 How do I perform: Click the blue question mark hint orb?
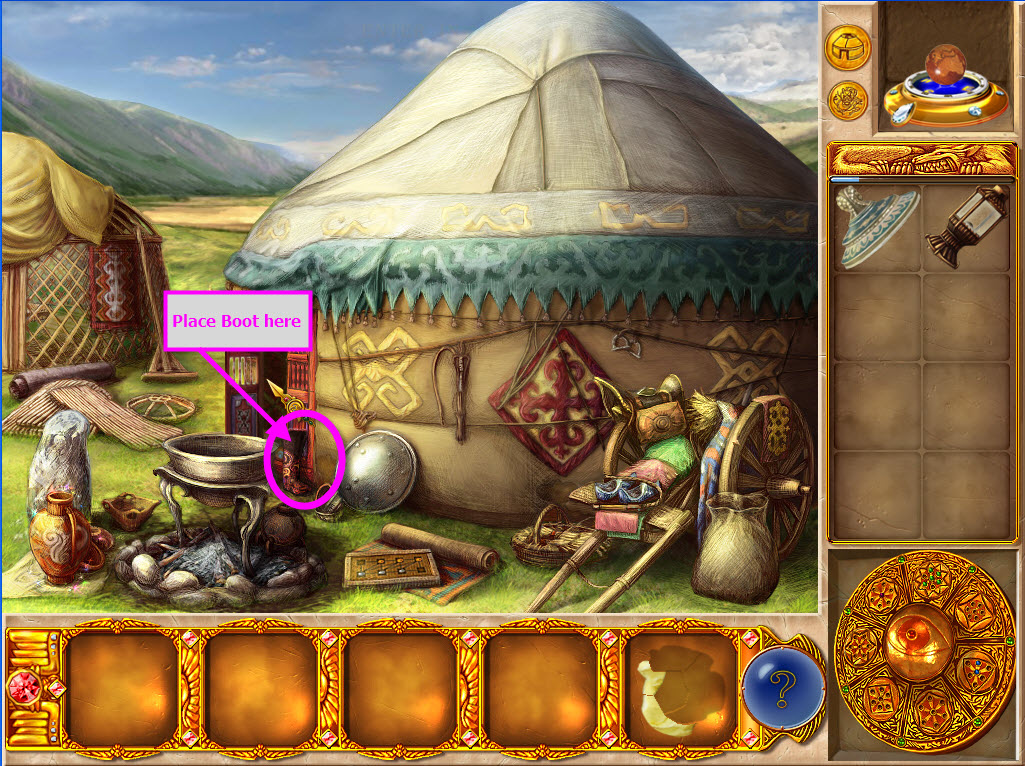[783, 688]
